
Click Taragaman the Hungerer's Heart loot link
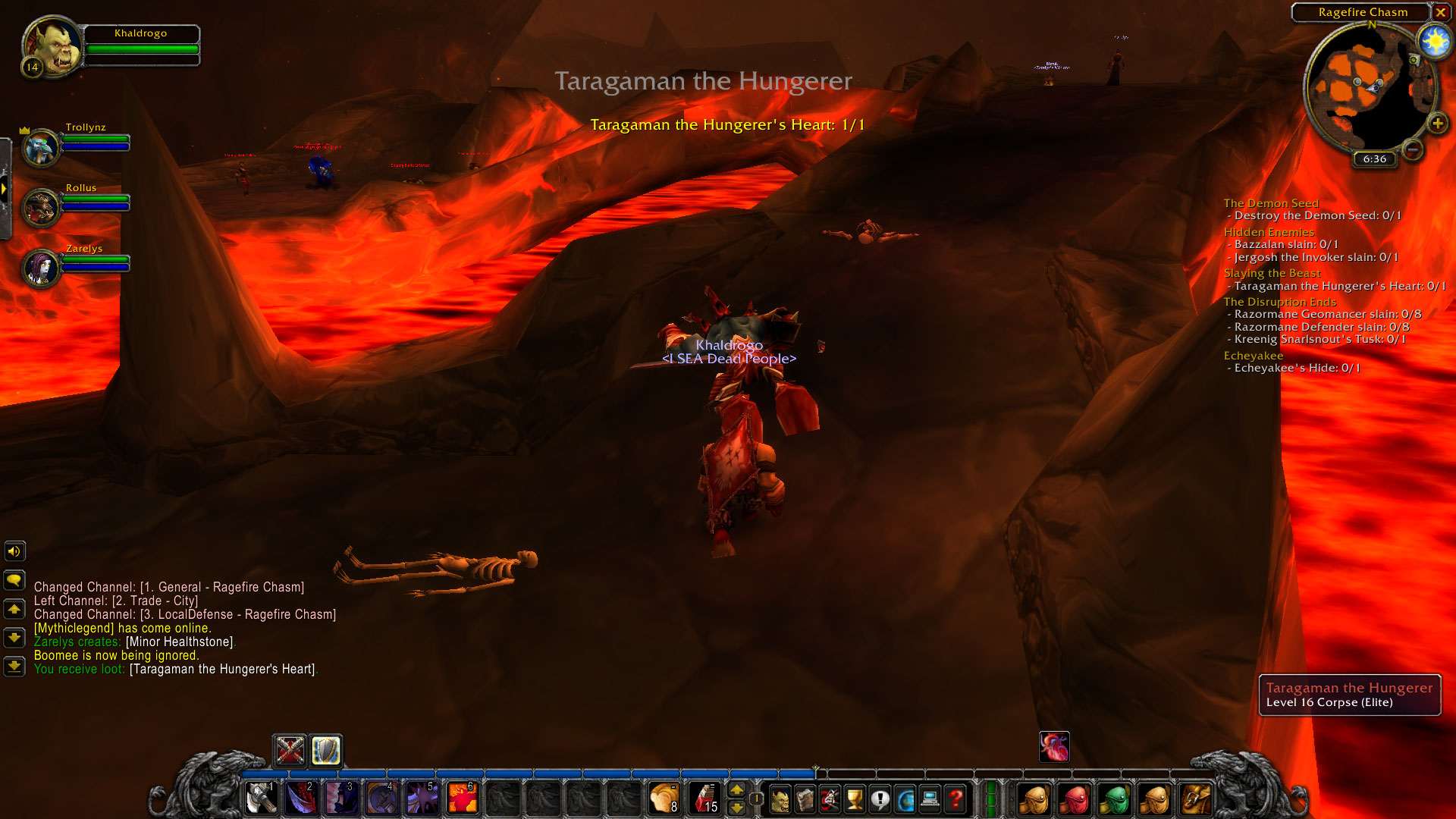(222, 669)
